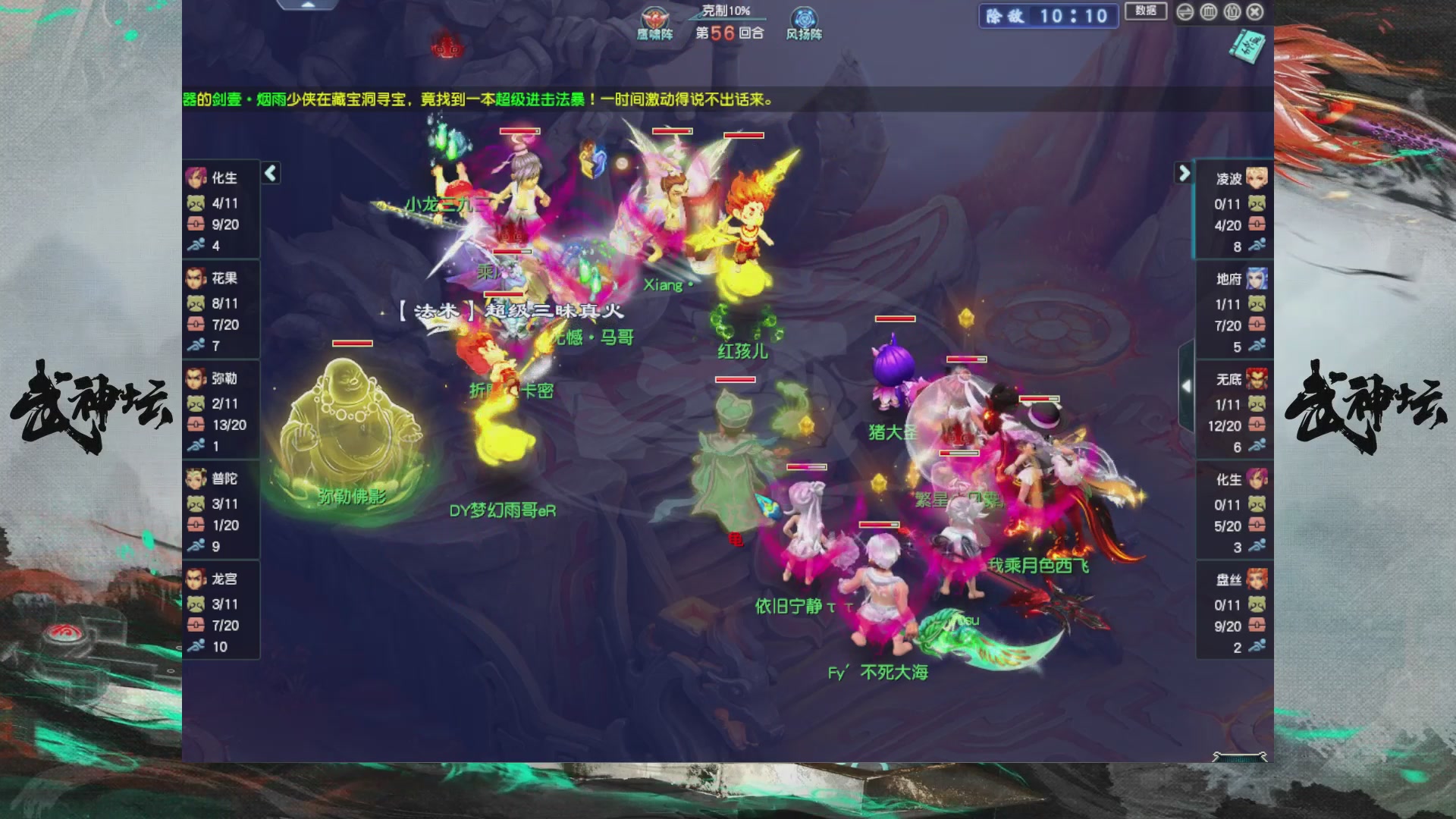
Task: Click the speed boot icon under 普陀
Action: [x=194, y=545]
